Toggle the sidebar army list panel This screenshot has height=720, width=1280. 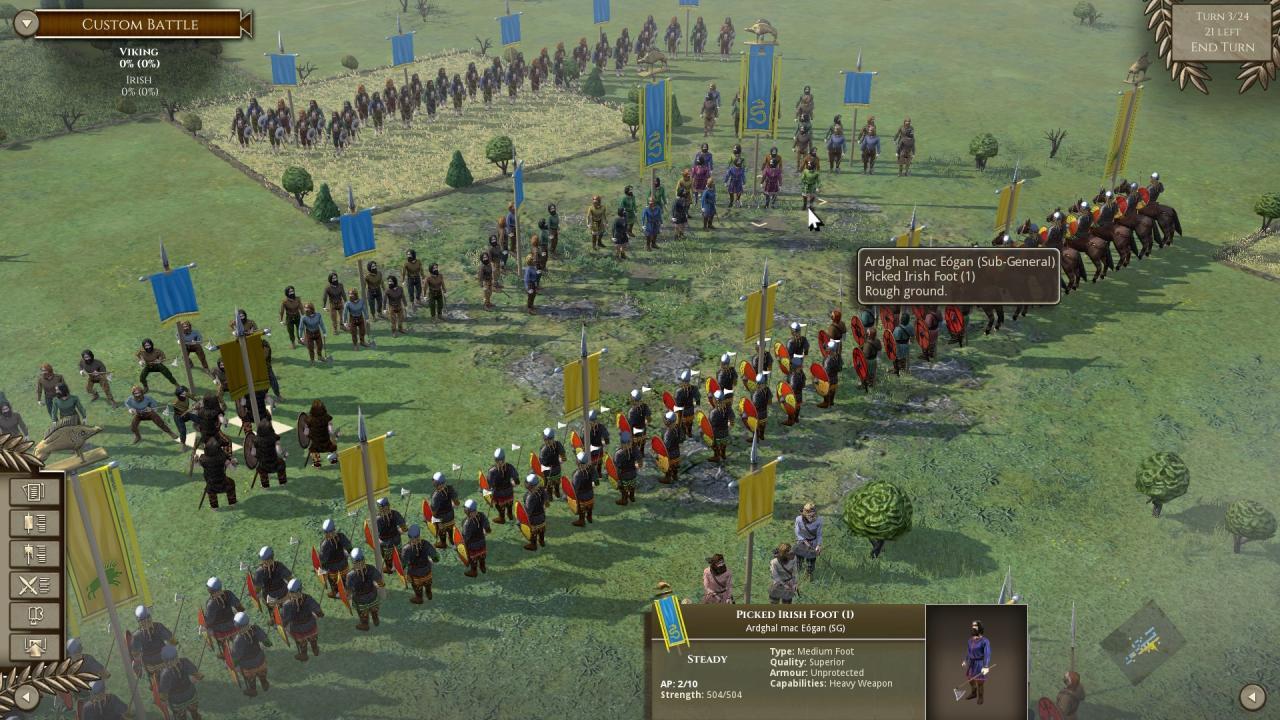36,521
